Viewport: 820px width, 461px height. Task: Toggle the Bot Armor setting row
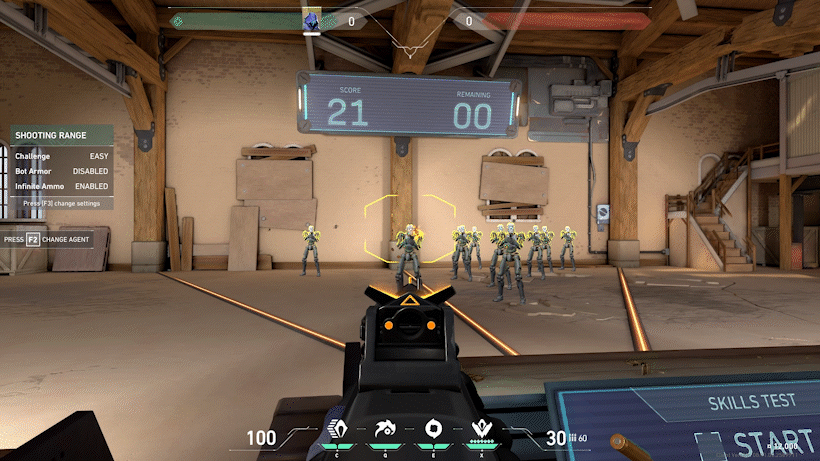click(x=62, y=171)
